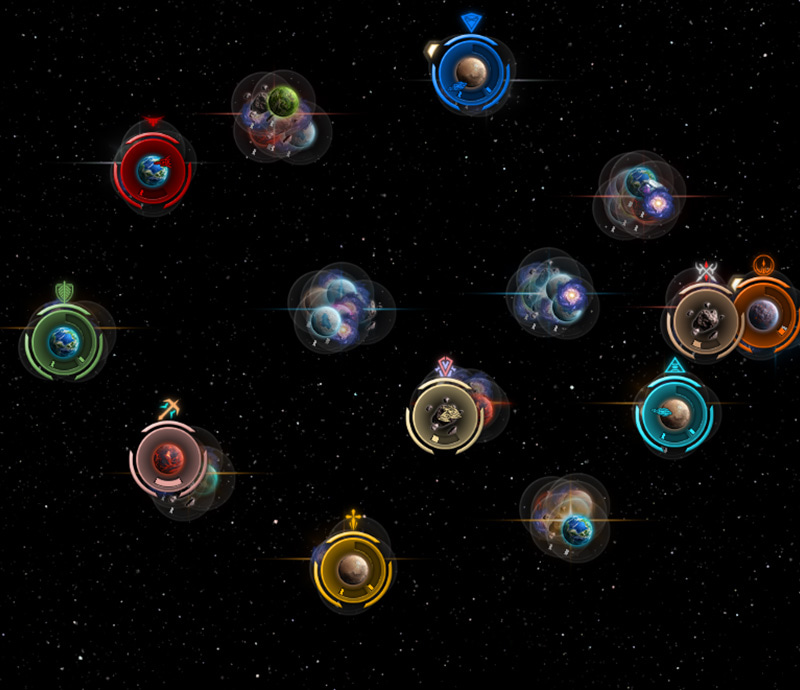Select the pink-ringed system with pickaxe emblem

pos(167,458)
